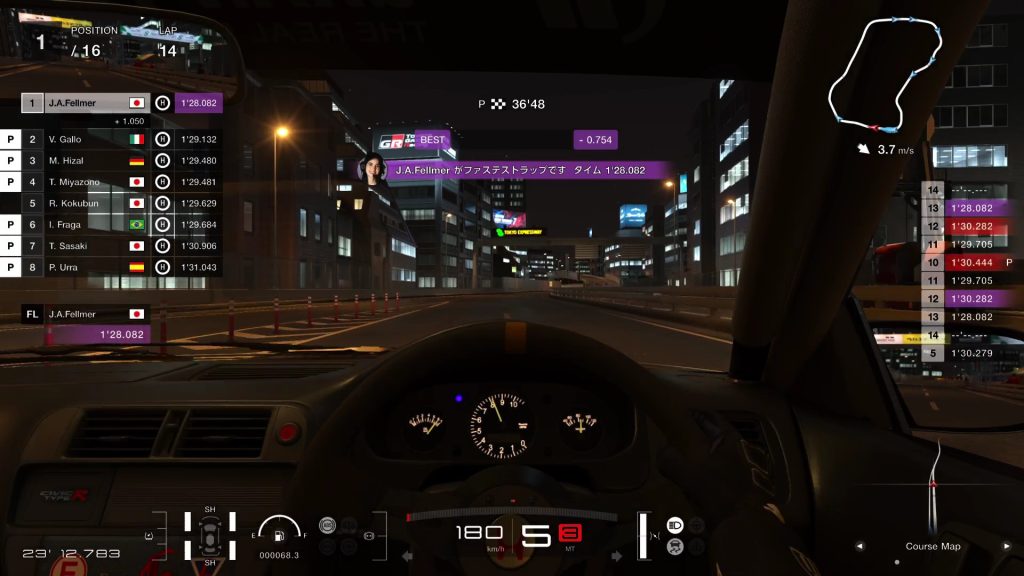Click the tire wear car diagram
Viewport: 1024px width, 576px height.
click(210, 536)
